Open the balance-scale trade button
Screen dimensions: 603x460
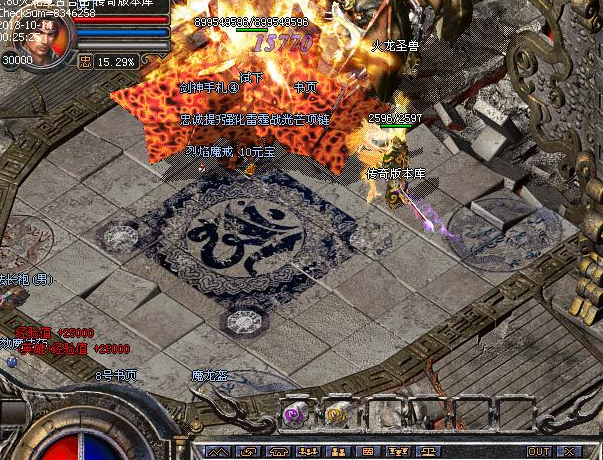[x=427, y=452]
